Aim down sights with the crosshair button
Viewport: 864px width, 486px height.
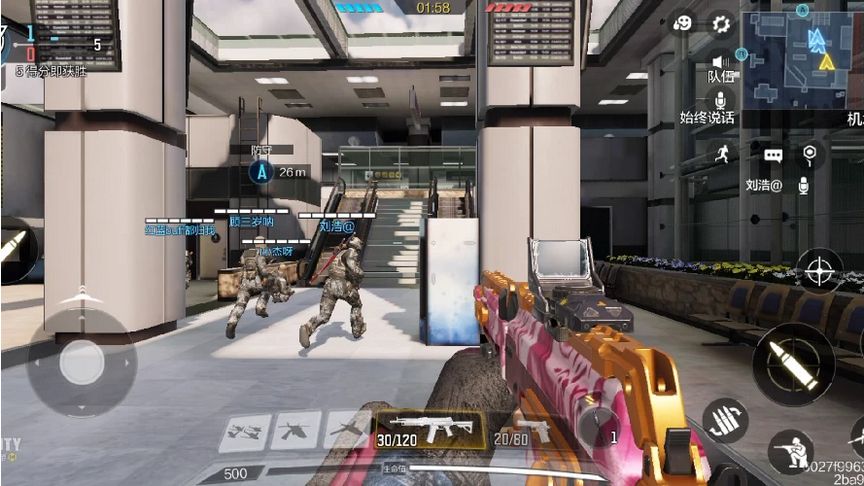point(820,270)
